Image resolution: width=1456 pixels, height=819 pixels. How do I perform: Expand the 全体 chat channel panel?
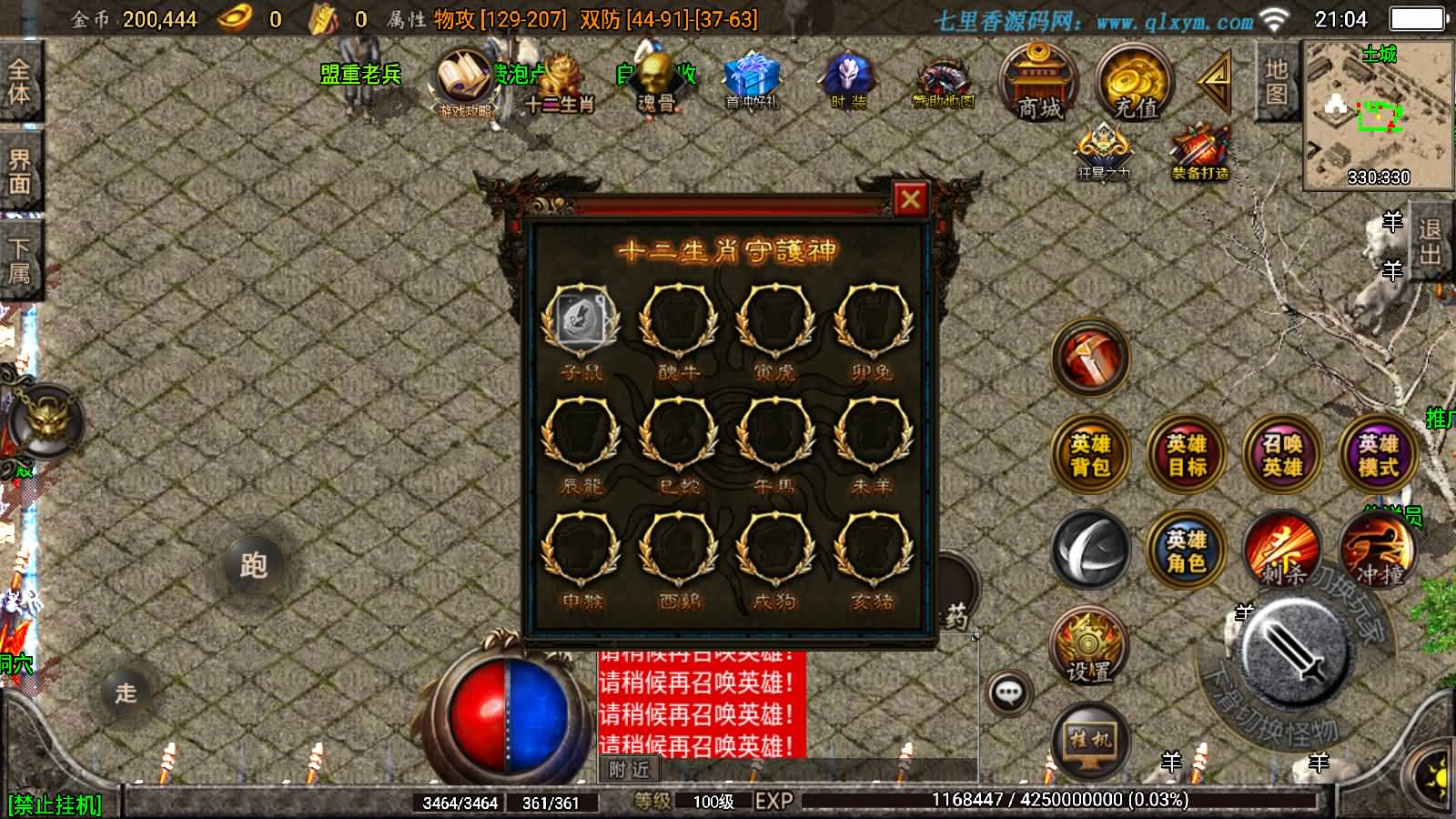(20, 77)
